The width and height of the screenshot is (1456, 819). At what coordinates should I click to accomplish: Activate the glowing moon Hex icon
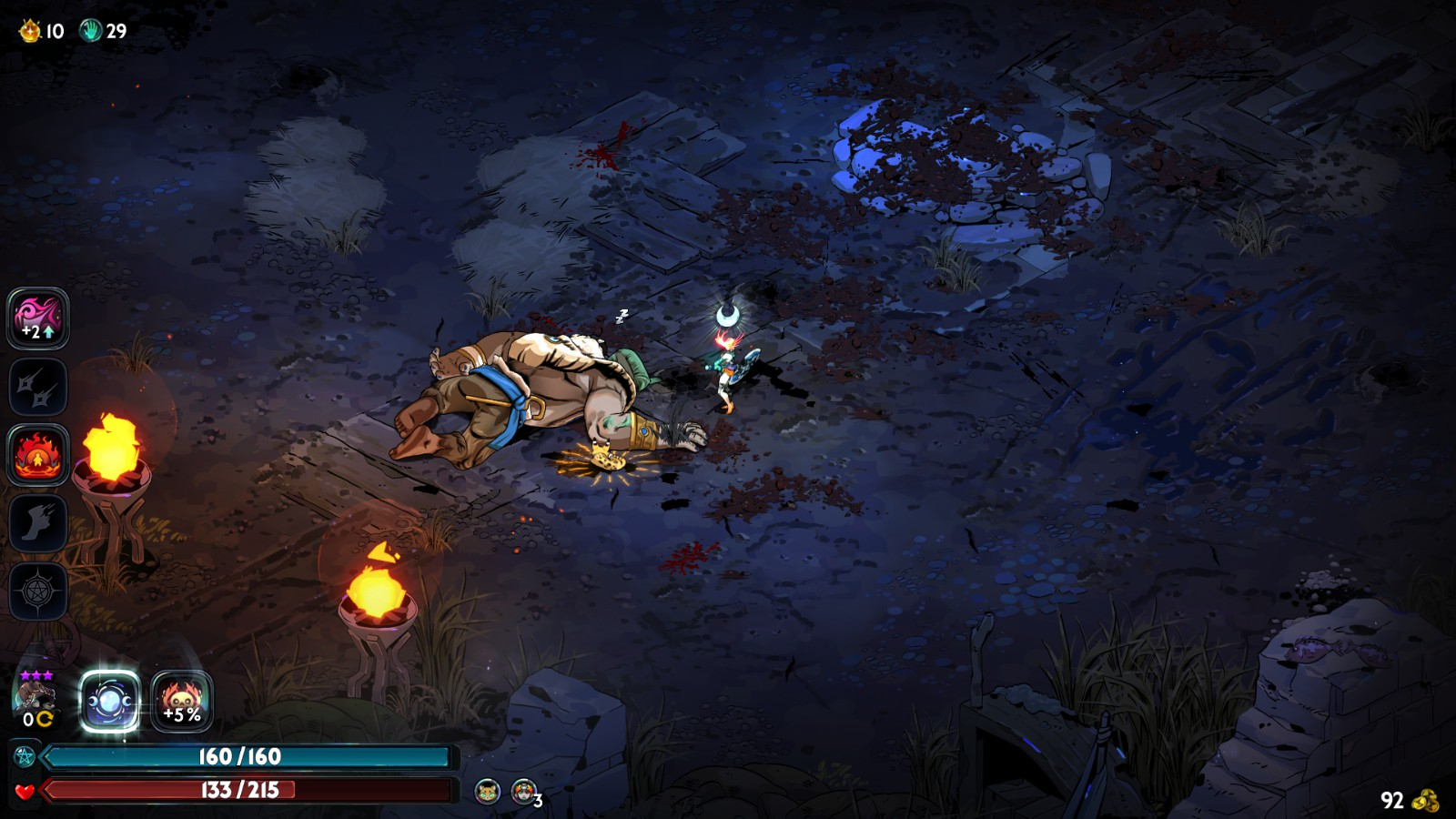point(110,702)
